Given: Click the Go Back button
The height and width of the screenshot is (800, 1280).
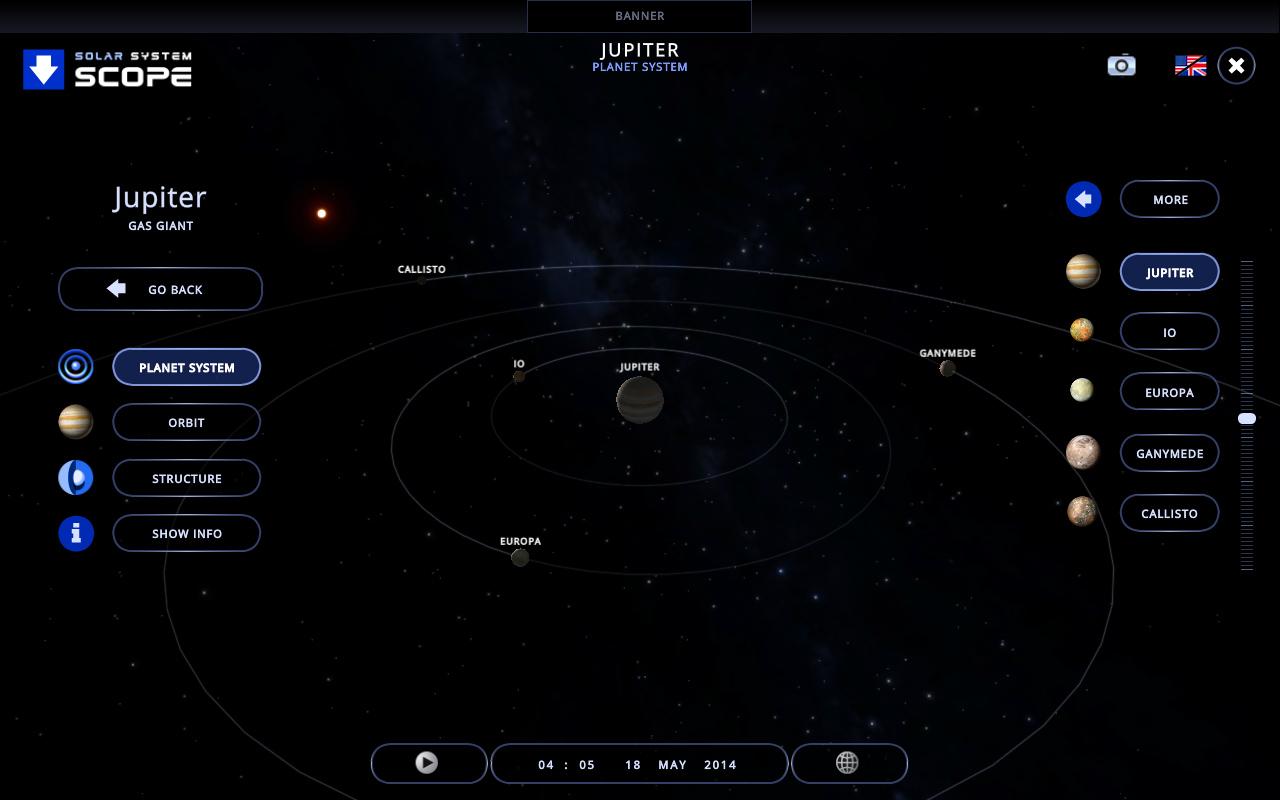Looking at the screenshot, I should coord(160,289).
